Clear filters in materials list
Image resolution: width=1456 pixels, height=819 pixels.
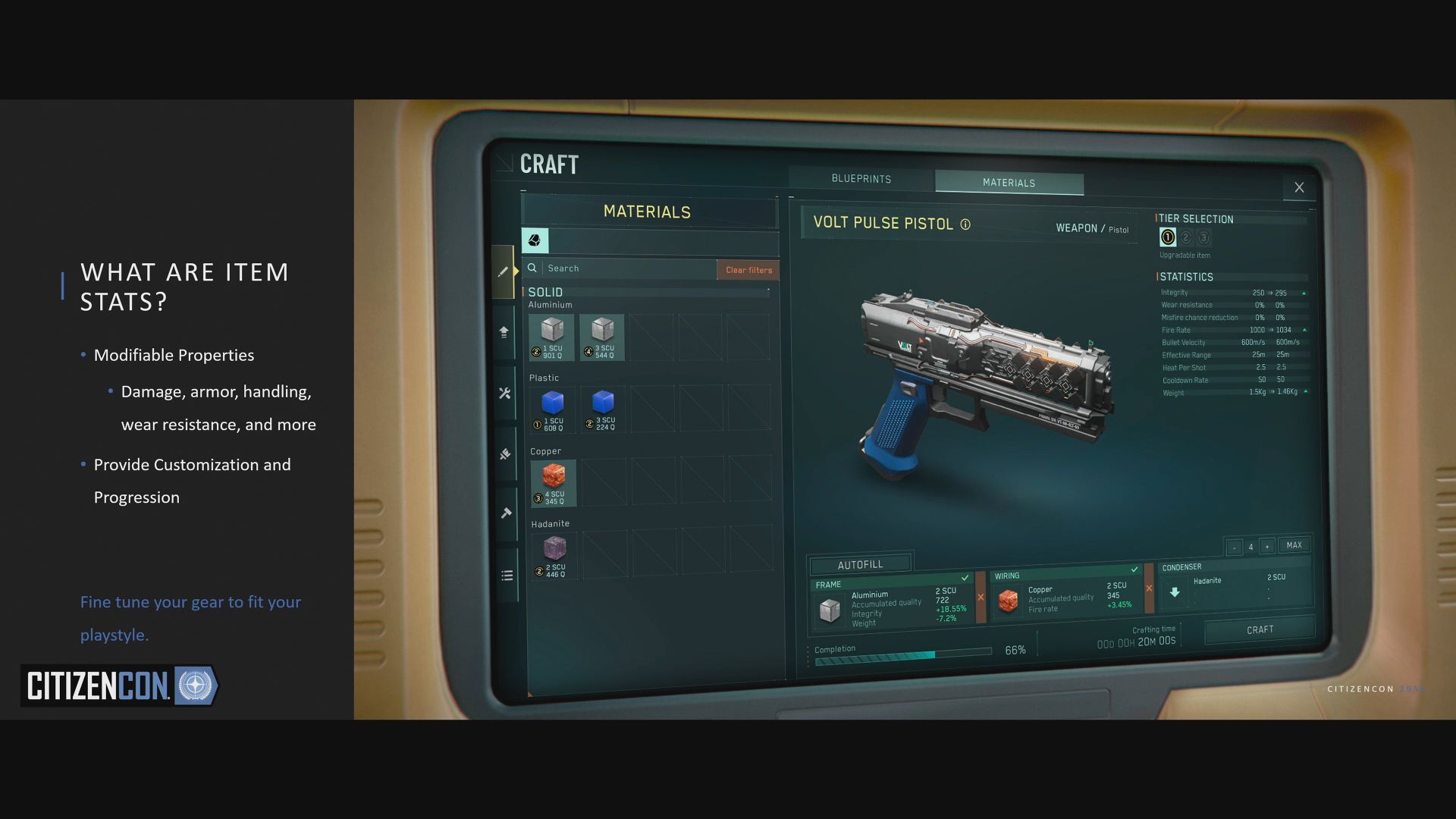[748, 270]
